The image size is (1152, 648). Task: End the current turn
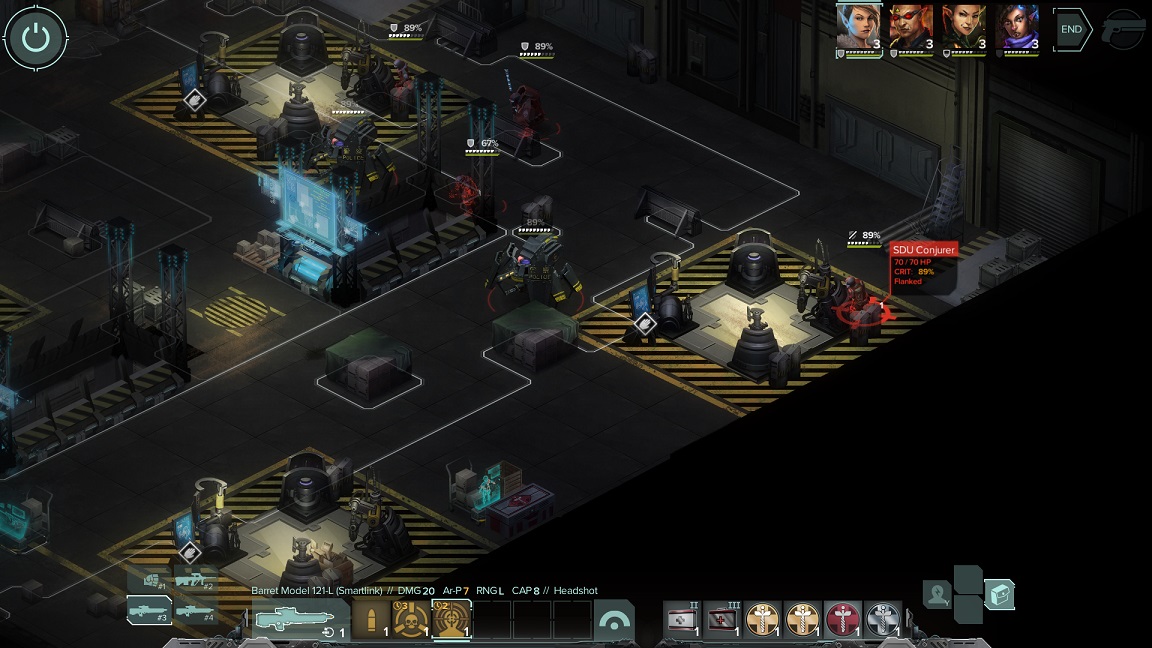coord(1071,30)
